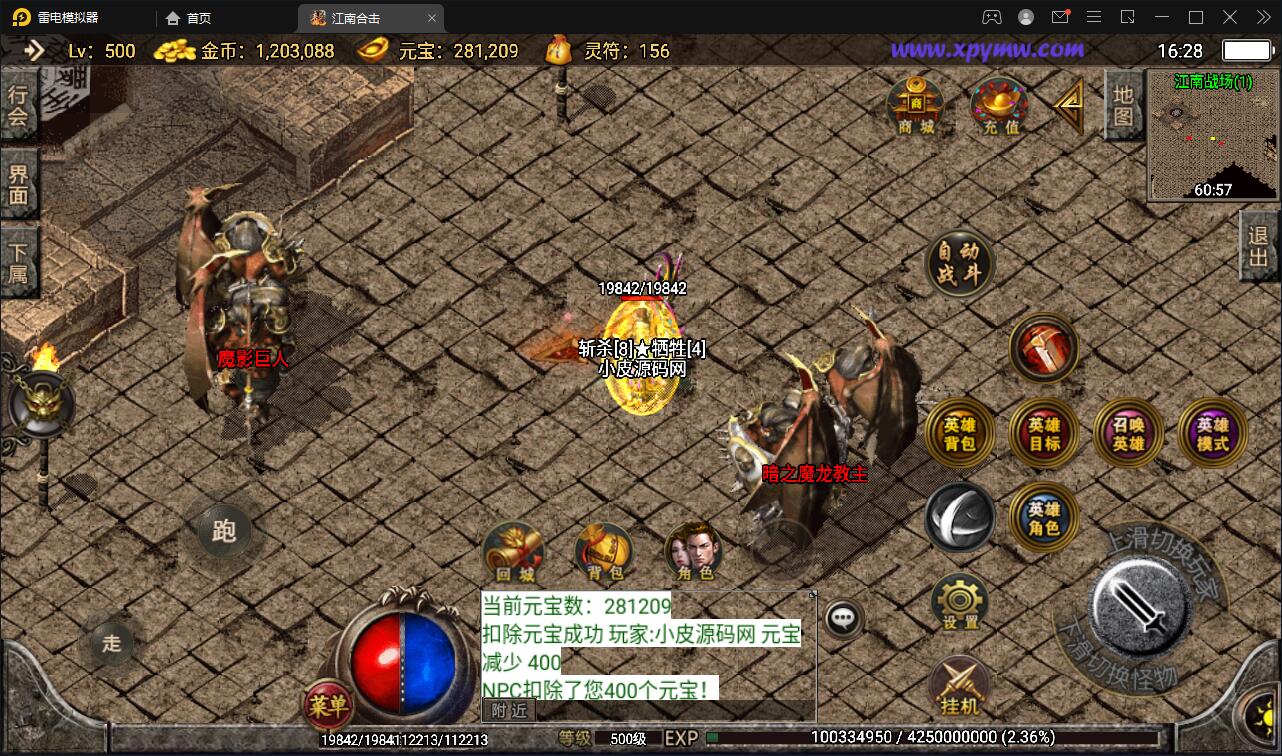Click the EXP progress bar at the bottom
Image resolution: width=1282 pixels, height=756 pixels.
tap(900, 737)
